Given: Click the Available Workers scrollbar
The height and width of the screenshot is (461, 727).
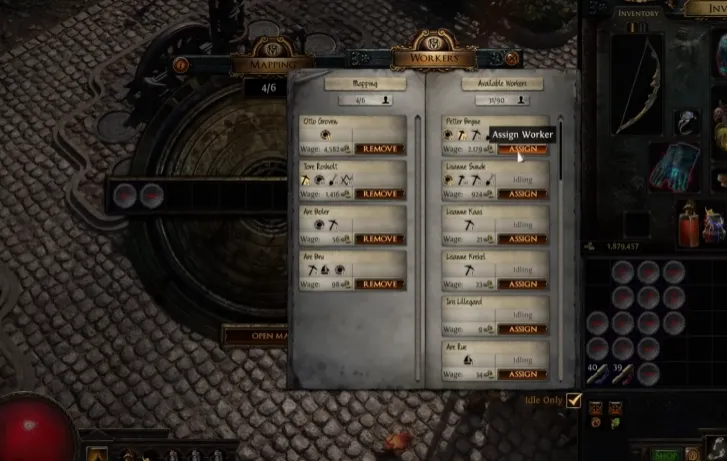Looking at the screenshot, I should pyautogui.click(x=560, y=150).
